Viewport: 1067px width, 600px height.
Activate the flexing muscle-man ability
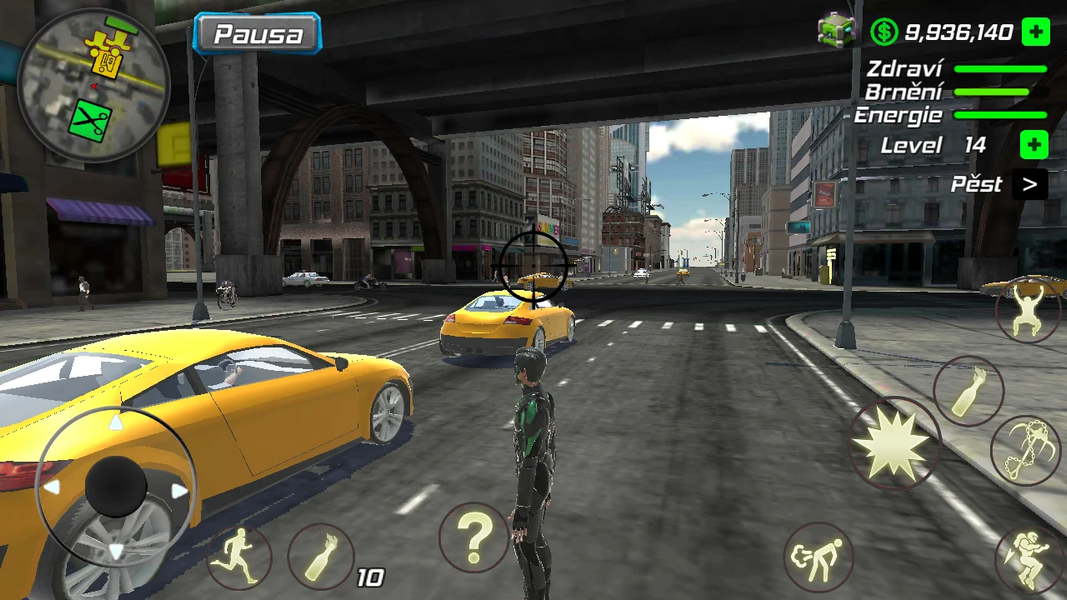point(1027,309)
